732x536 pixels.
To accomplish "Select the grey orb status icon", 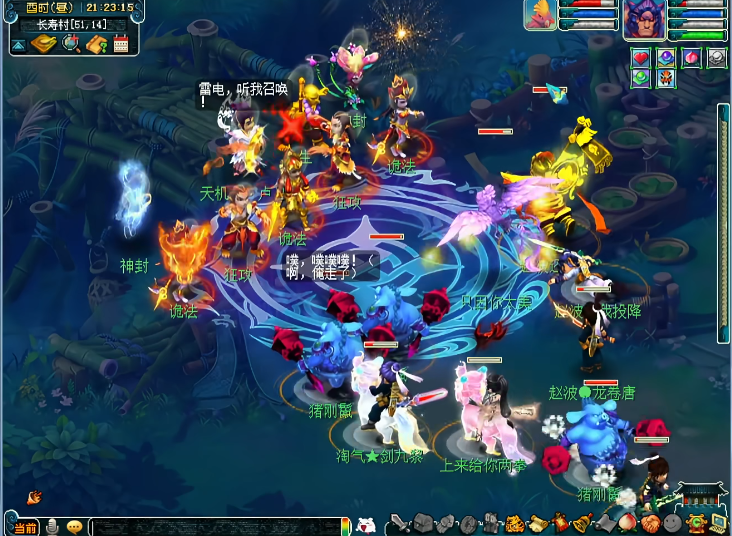I will (x=716, y=58).
